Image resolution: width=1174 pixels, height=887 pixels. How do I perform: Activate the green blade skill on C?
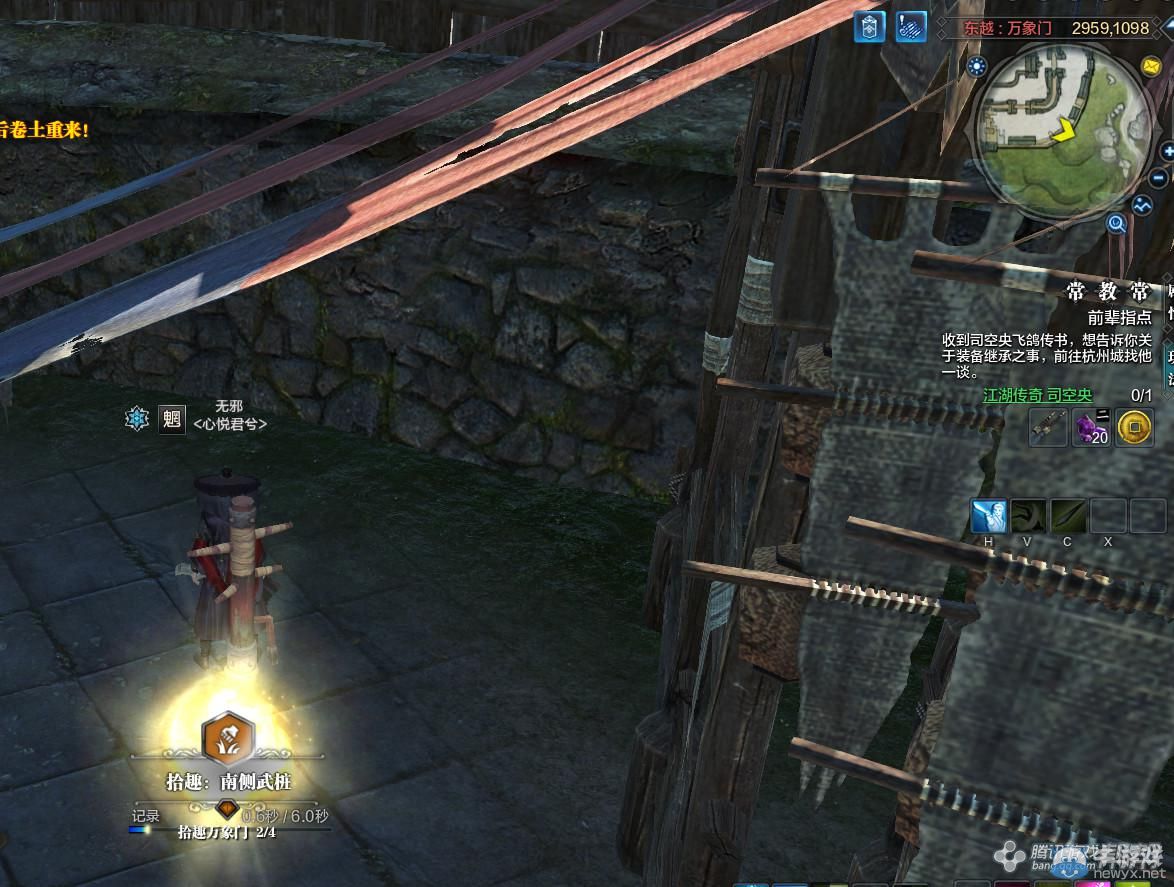(x=1068, y=516)
